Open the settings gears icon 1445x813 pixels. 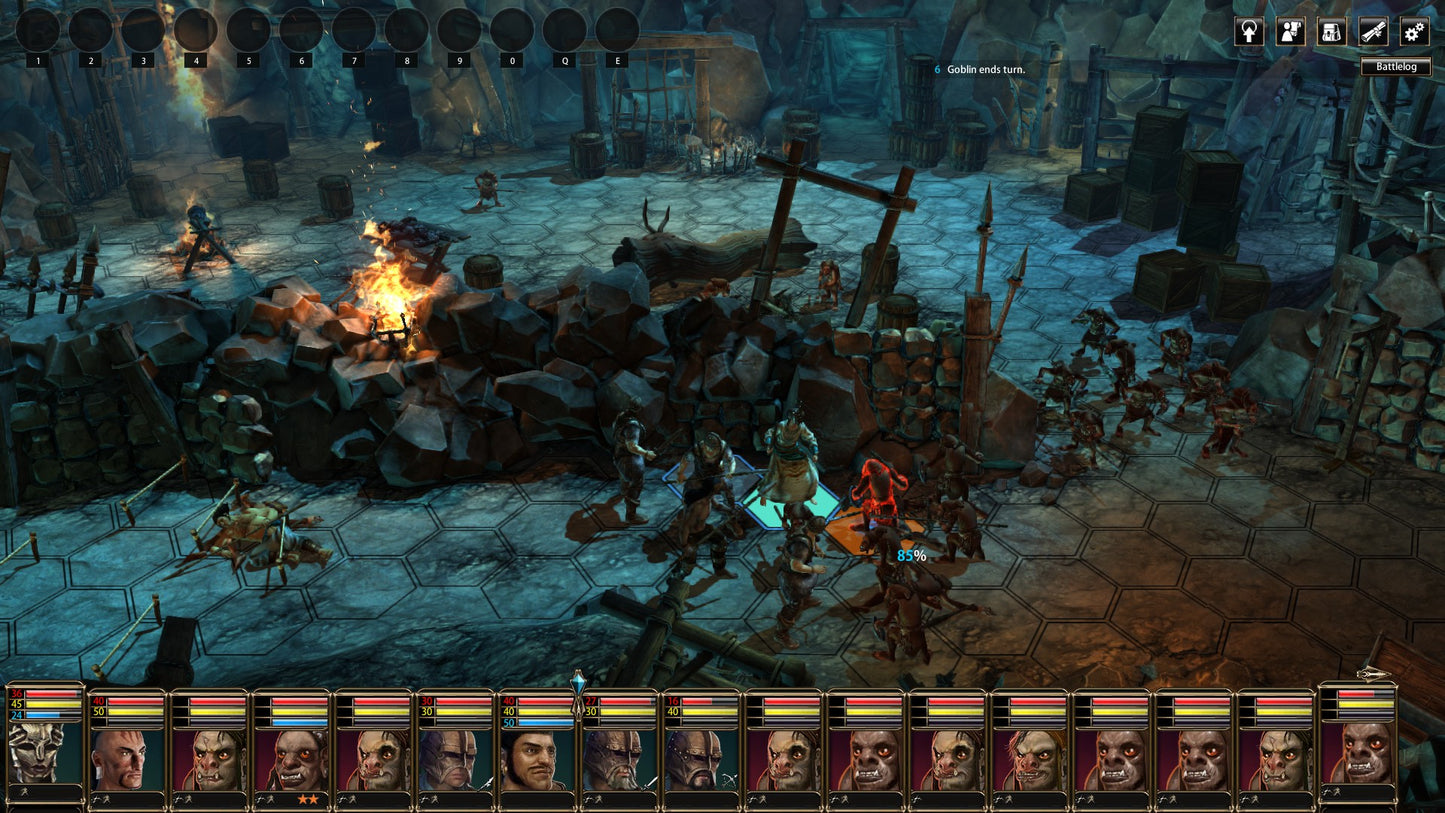click(x=1413, y=32)
